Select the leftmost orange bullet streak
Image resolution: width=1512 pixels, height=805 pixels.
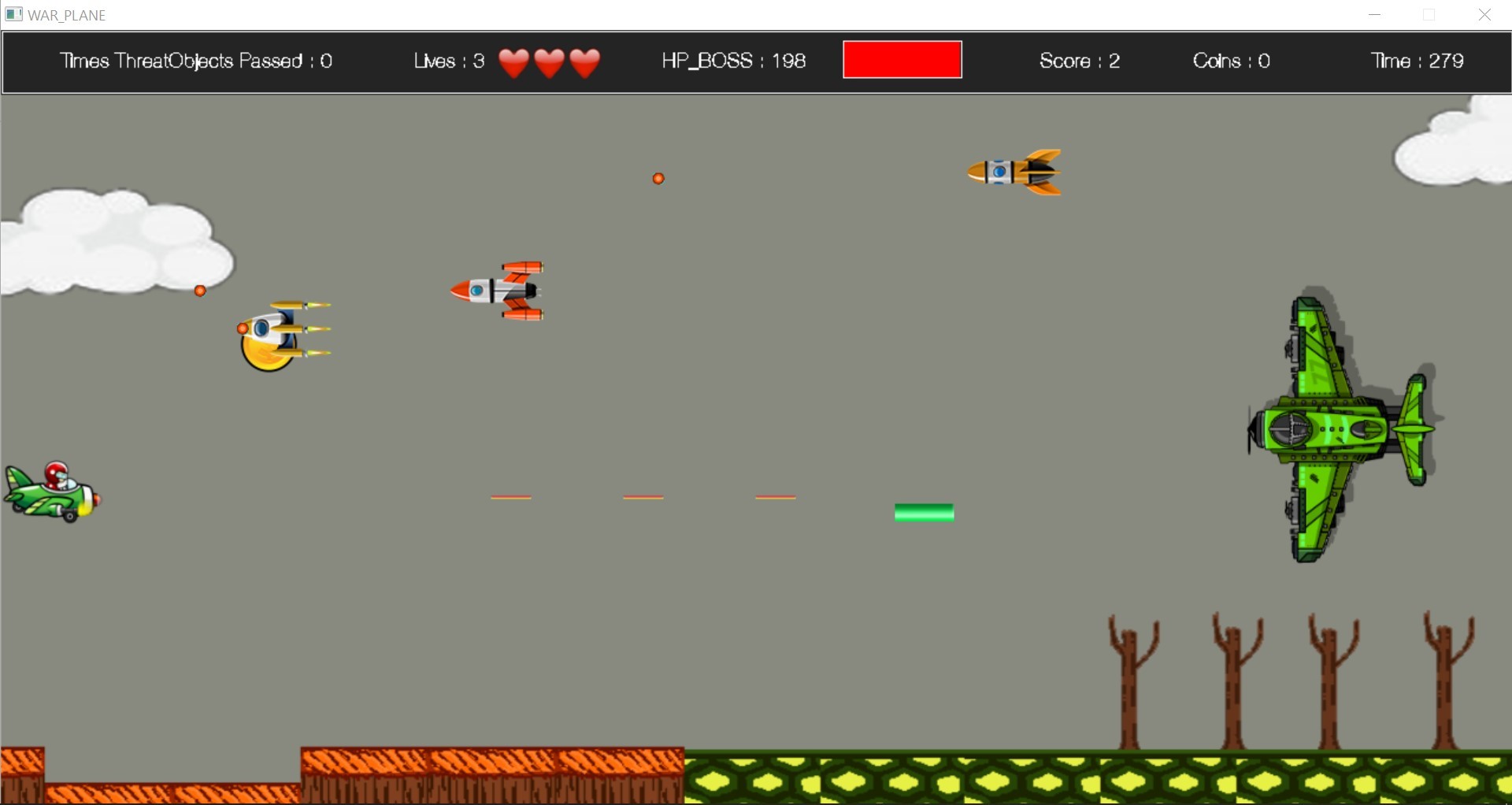pos(511,496)
